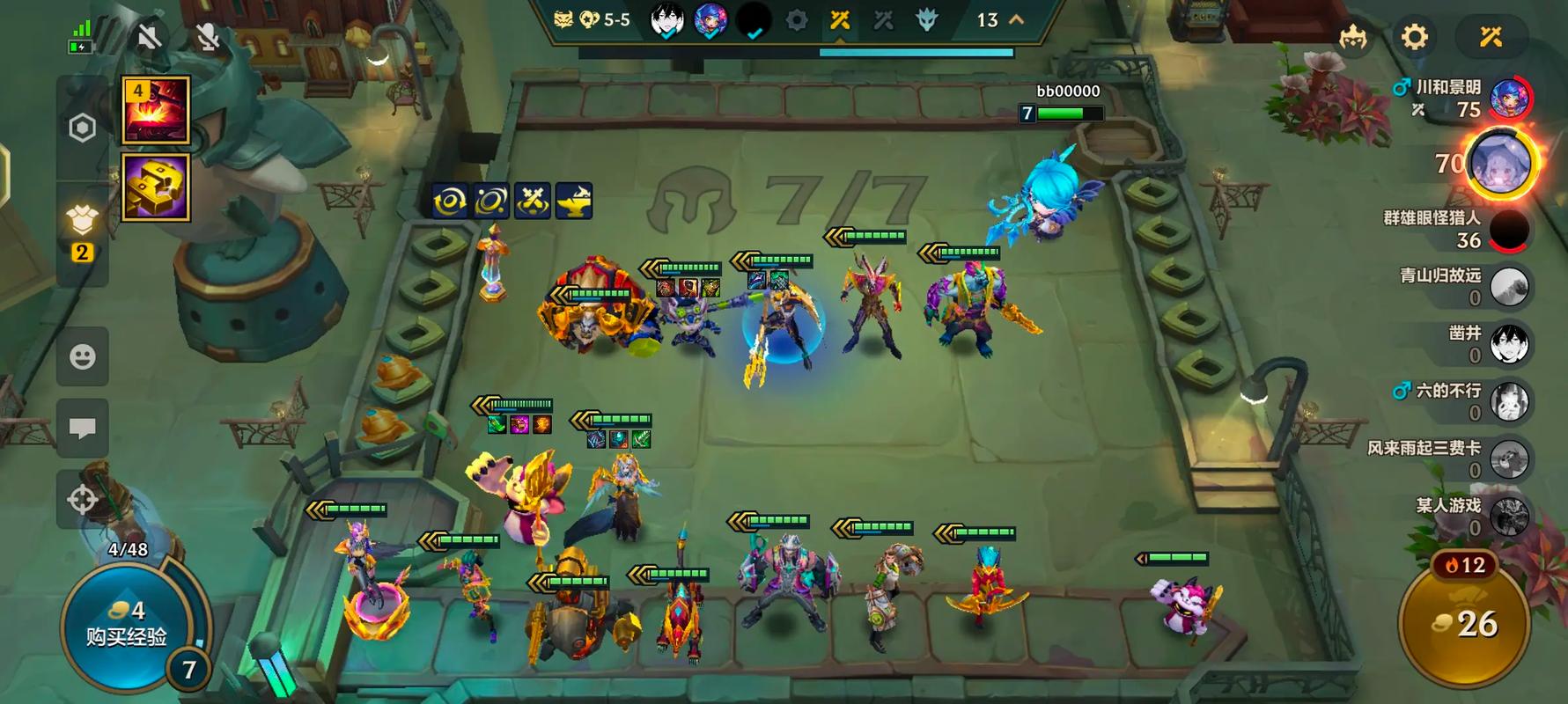This screenshot has width=1568, height=704.
Task: Open the hexagon panel button
Action: tap(82, 128)
